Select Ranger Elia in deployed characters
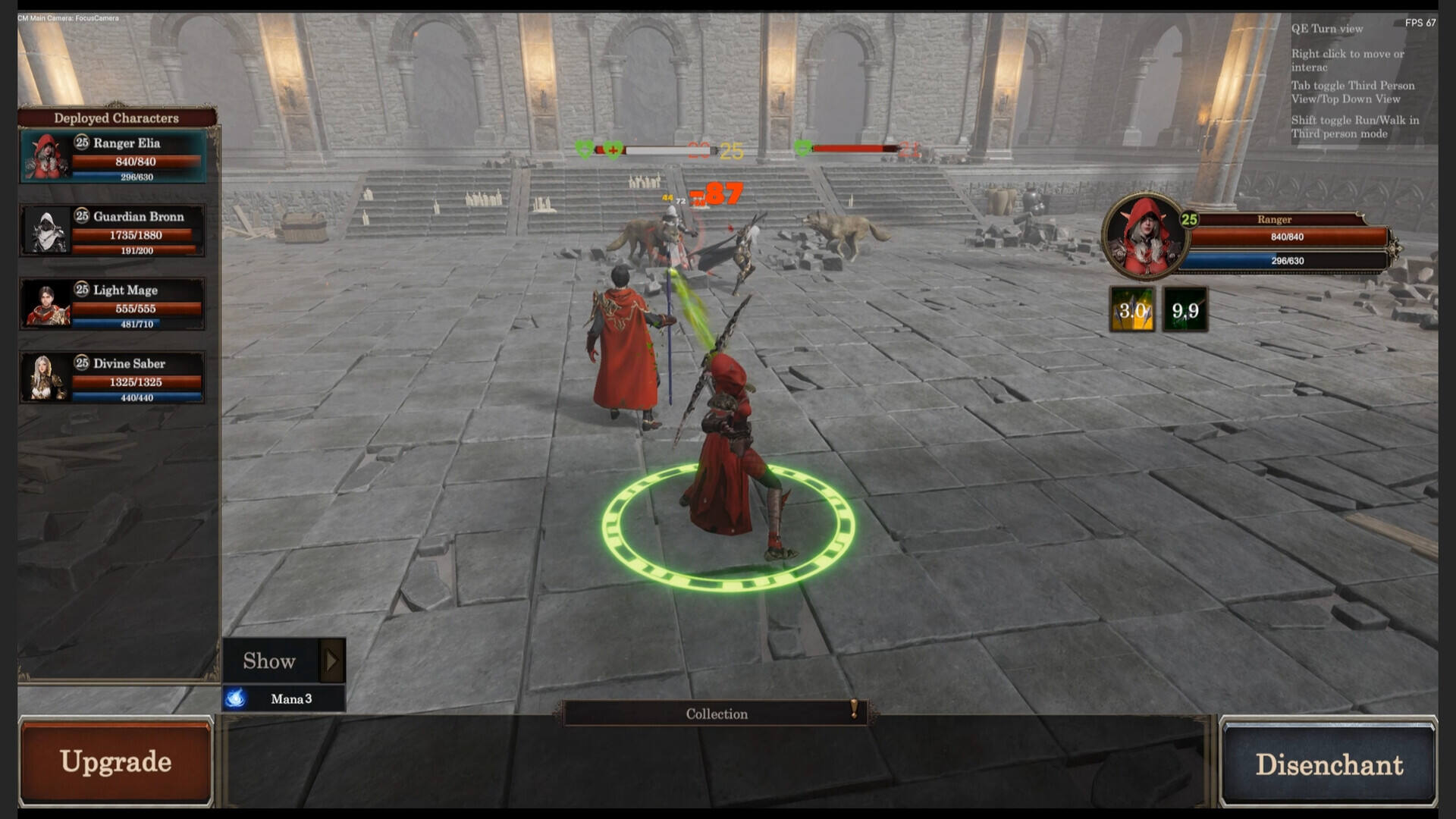 click(113, 157)
